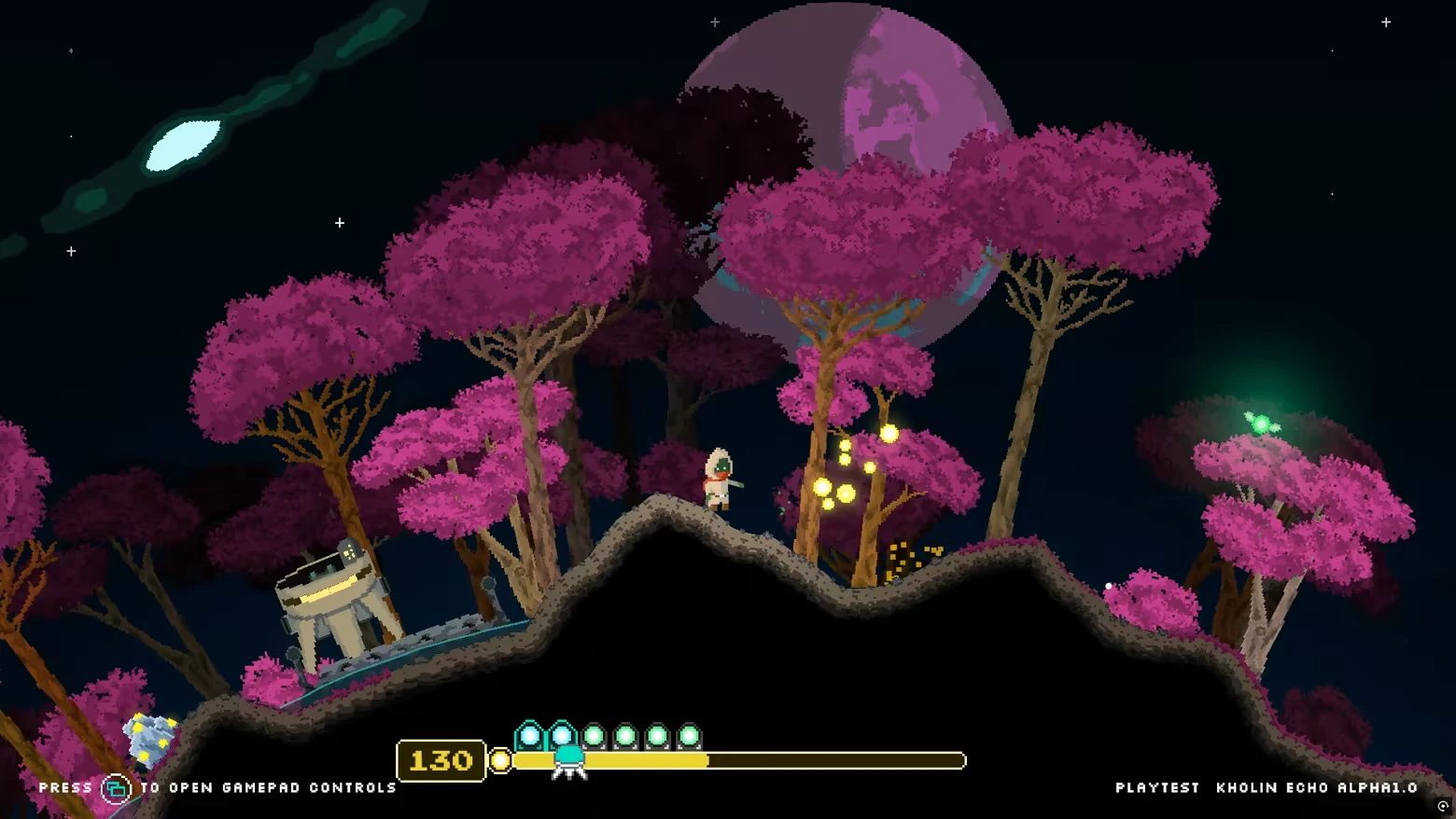
Task: Click the second cyan gem charge icon
Action: (562, 735)
